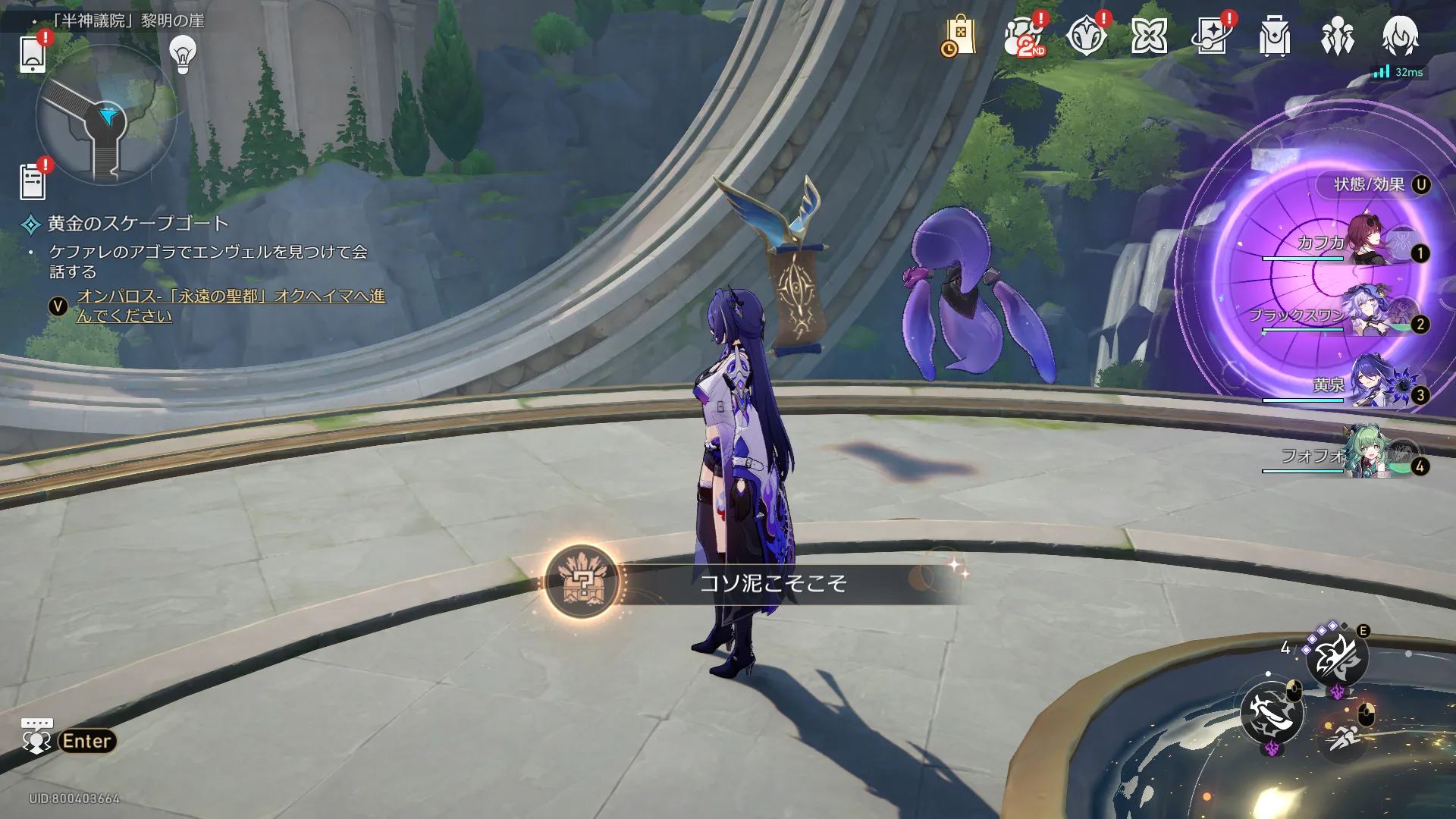Open the 2nd anniversary event icon

1024,36
